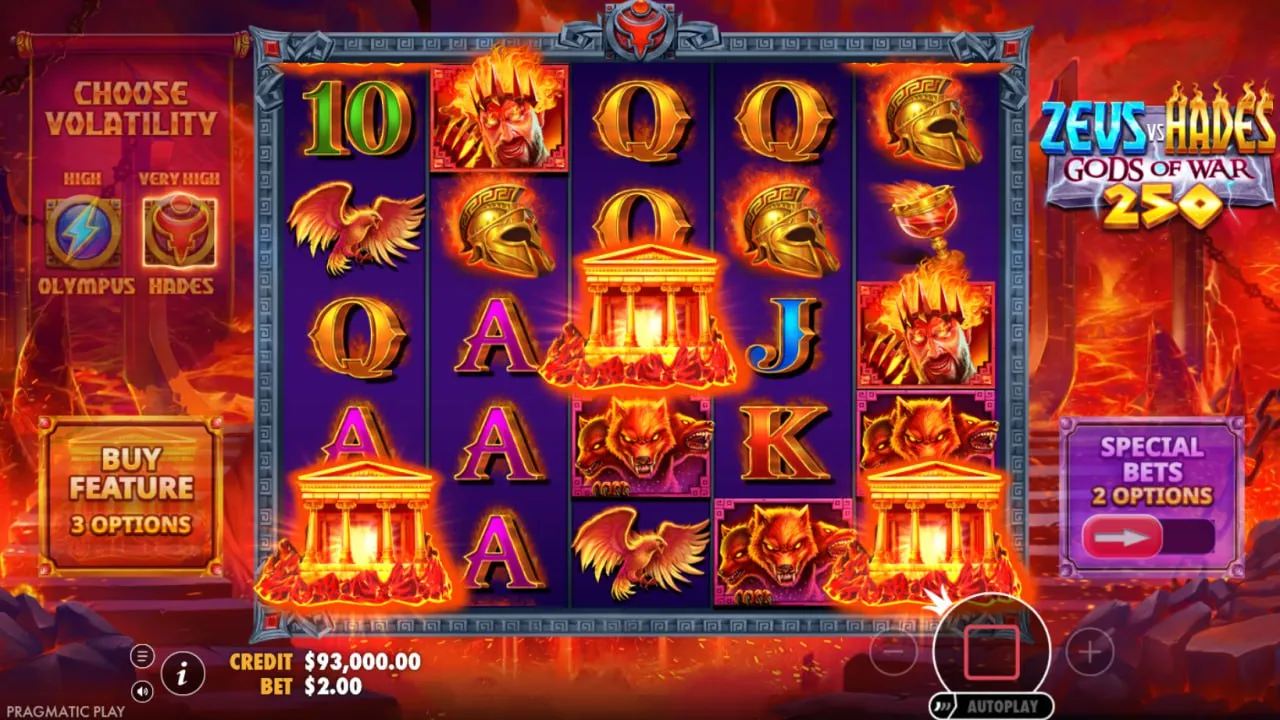
Task: Open the Choose Volatility panel
Action: click(133, 105)
